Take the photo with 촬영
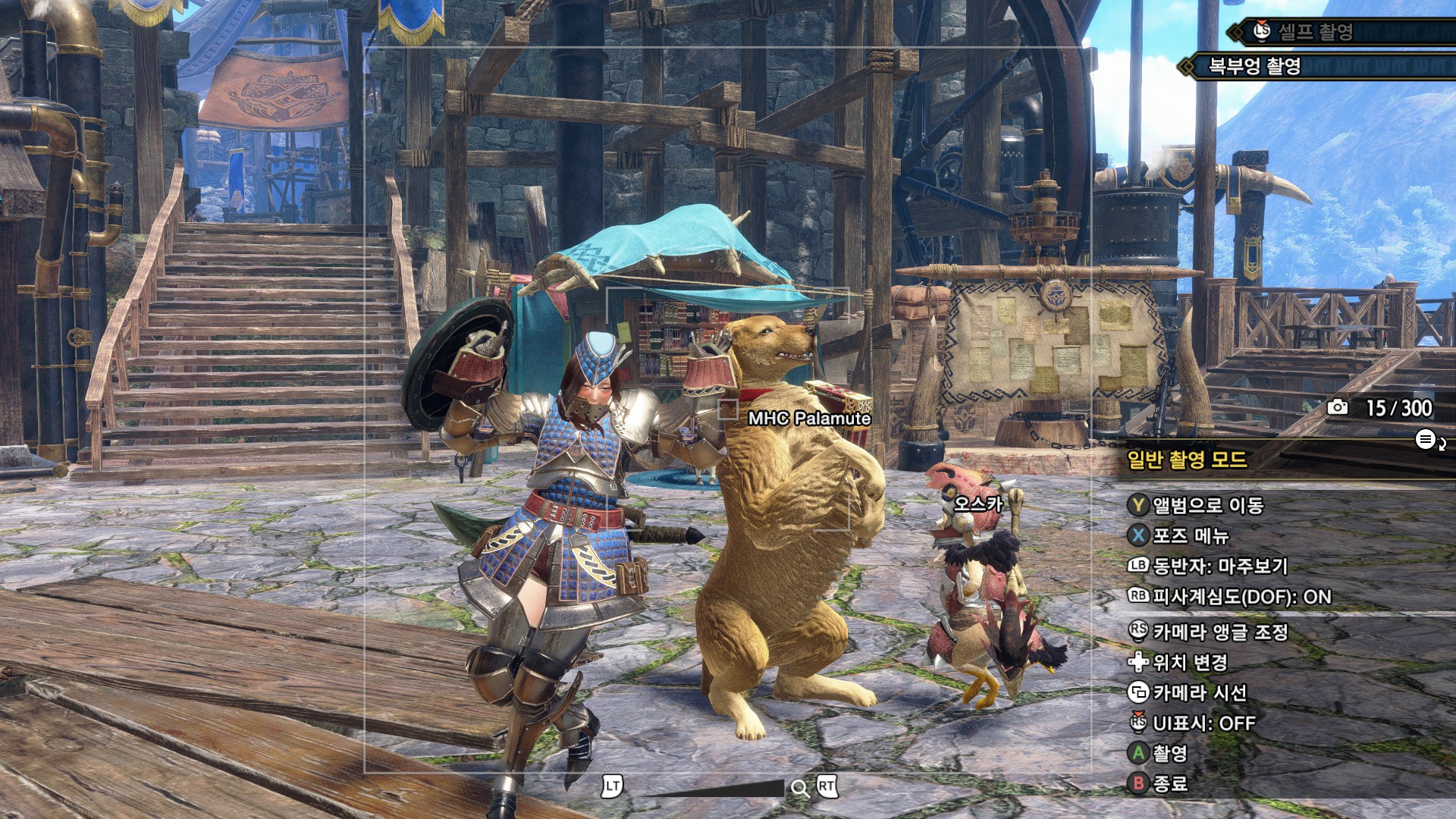1456x819 pixels. pos(1169,754)
